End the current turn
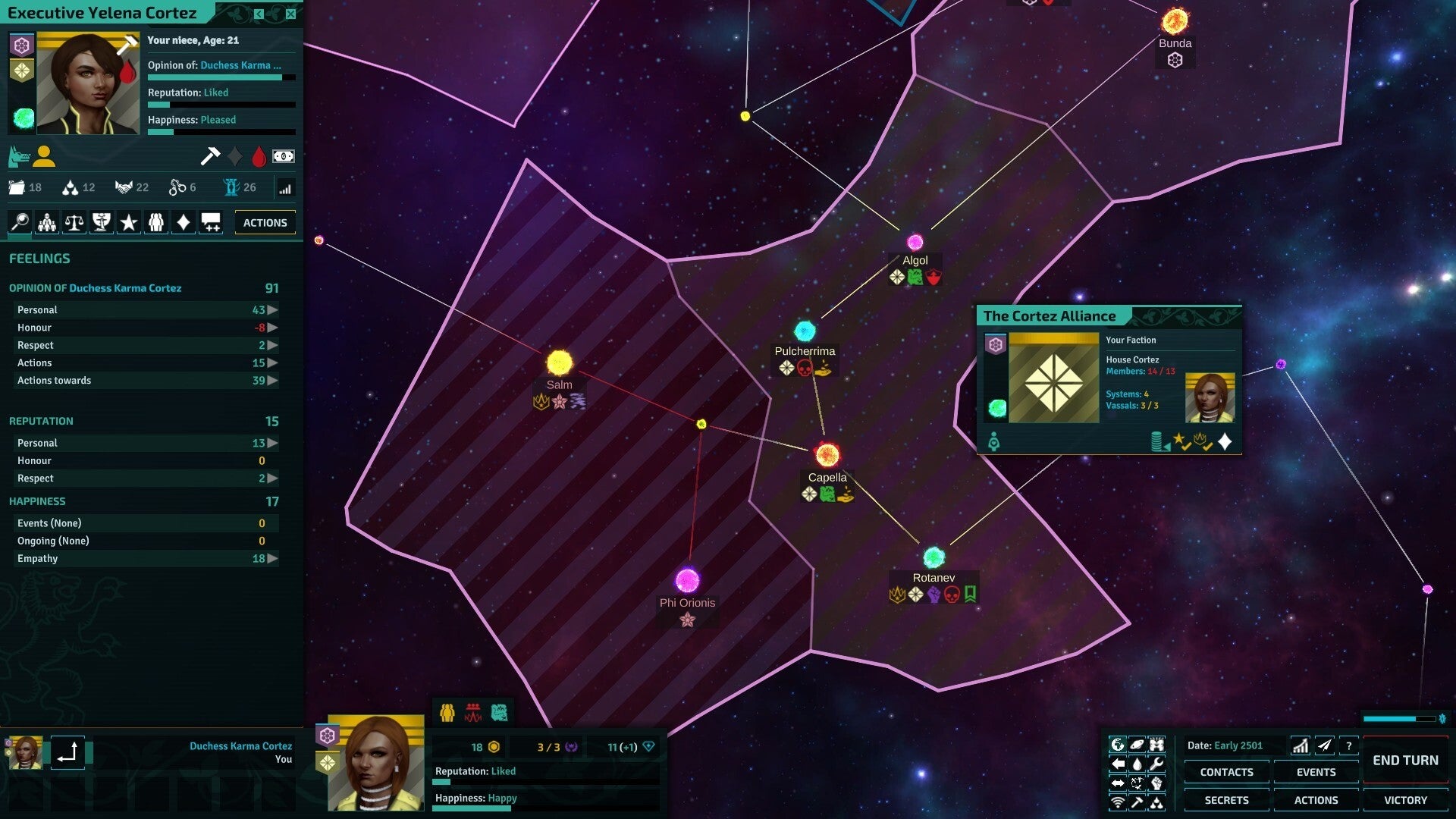The width and height of the screenshot is (1456, 819). coord(1405,761)
